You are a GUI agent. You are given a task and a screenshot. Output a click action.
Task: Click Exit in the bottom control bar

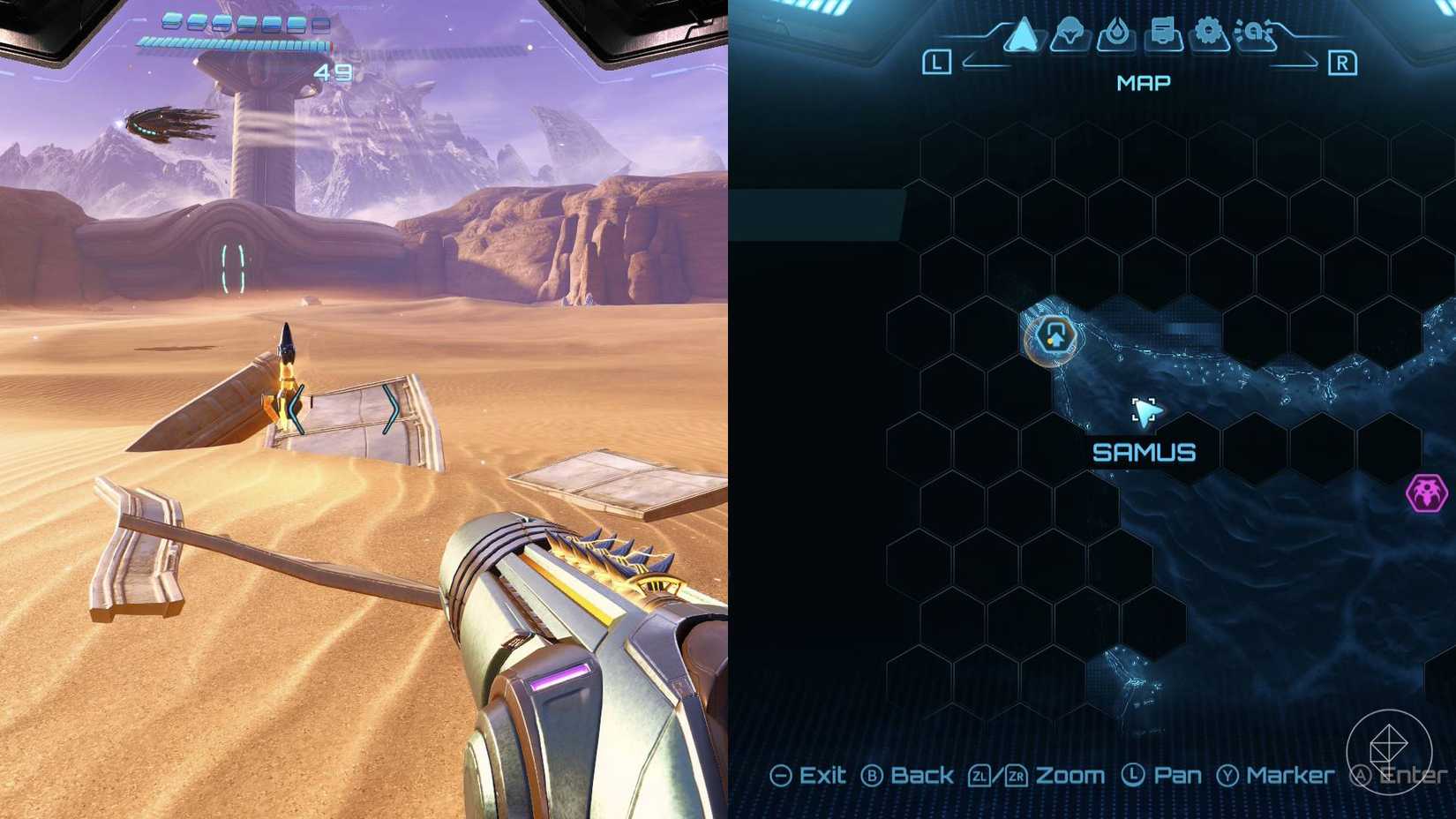821,775
